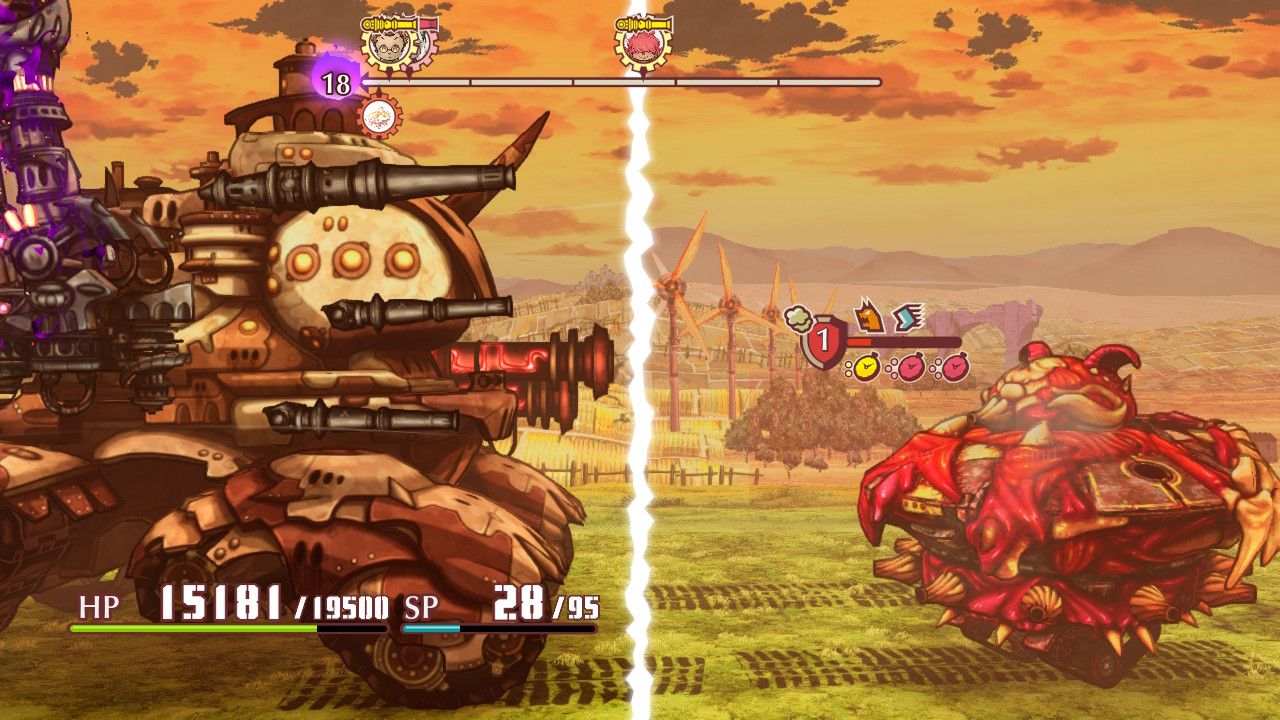The width and height of the screenshot is (1280, 720).
Task: Select the rightmost pink stopwatch icon
Action: (x=952, y=367)
